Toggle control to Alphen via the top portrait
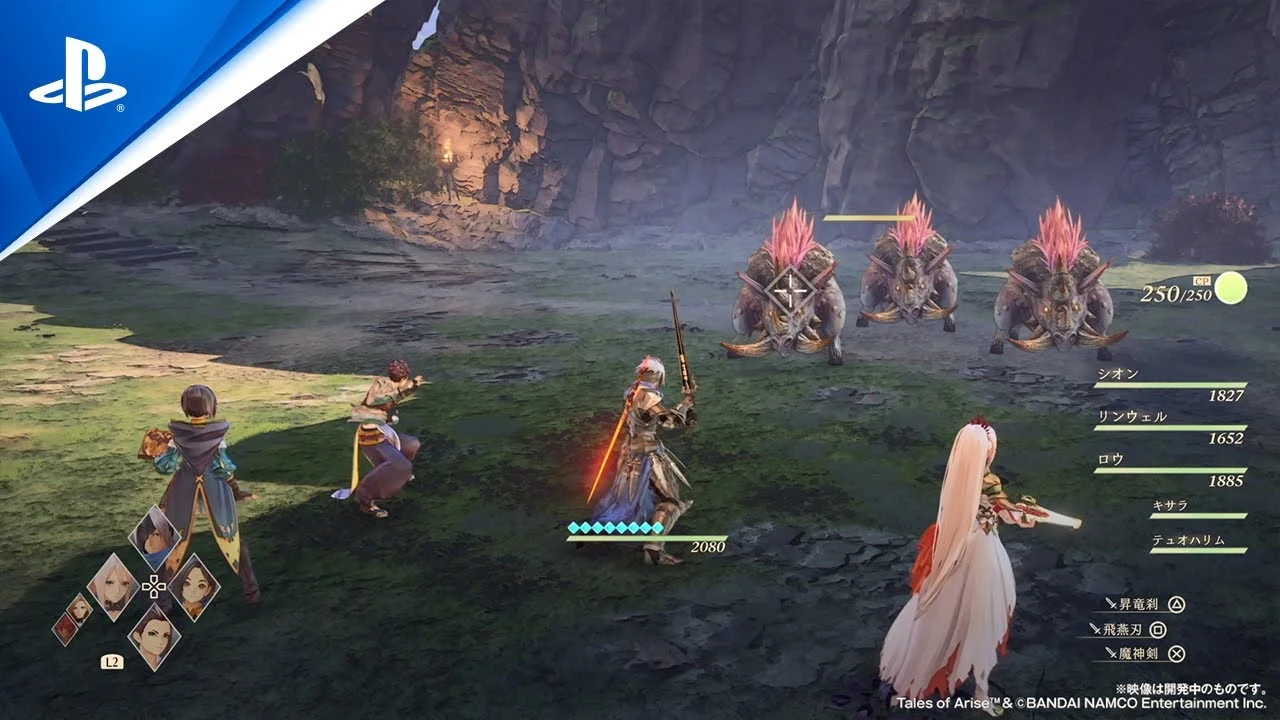This screenshot has width=1280, height=720. pyautogui.click(x=153, y=536)
